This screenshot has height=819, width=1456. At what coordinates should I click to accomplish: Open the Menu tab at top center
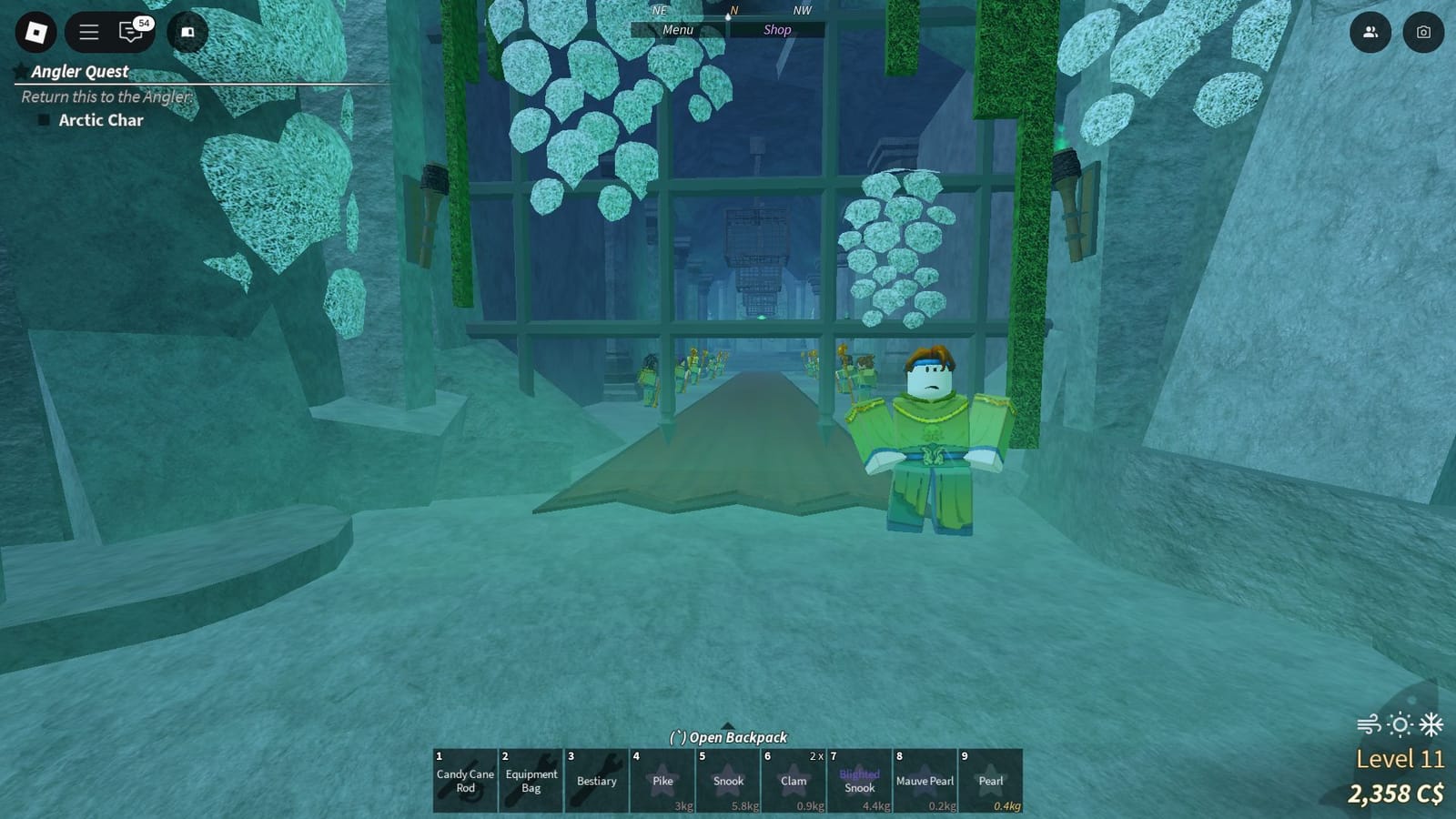[x=676, y=29]
